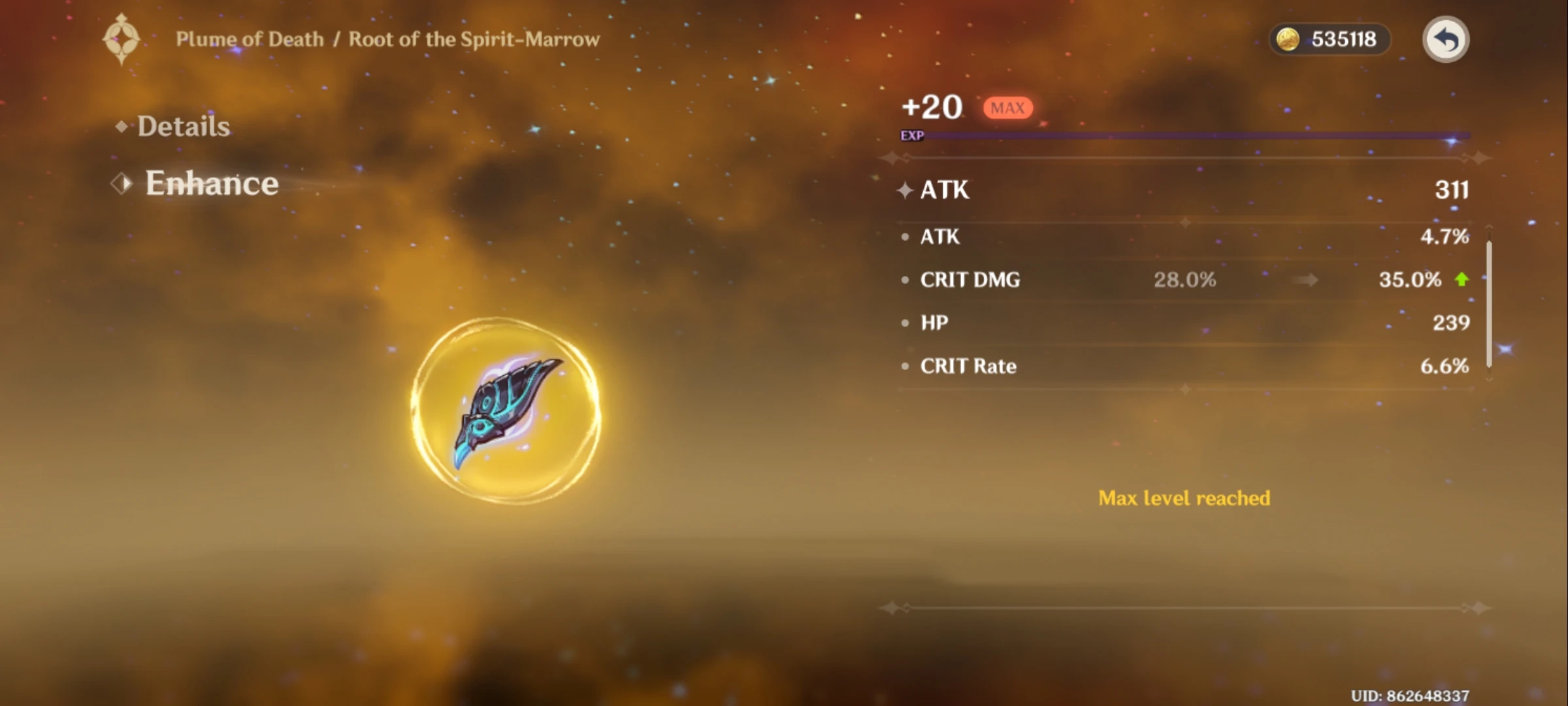The image size is (1568, 706).
Task: Switch to the Details tab
Action: pyautogui.click(x=183, y=126)
